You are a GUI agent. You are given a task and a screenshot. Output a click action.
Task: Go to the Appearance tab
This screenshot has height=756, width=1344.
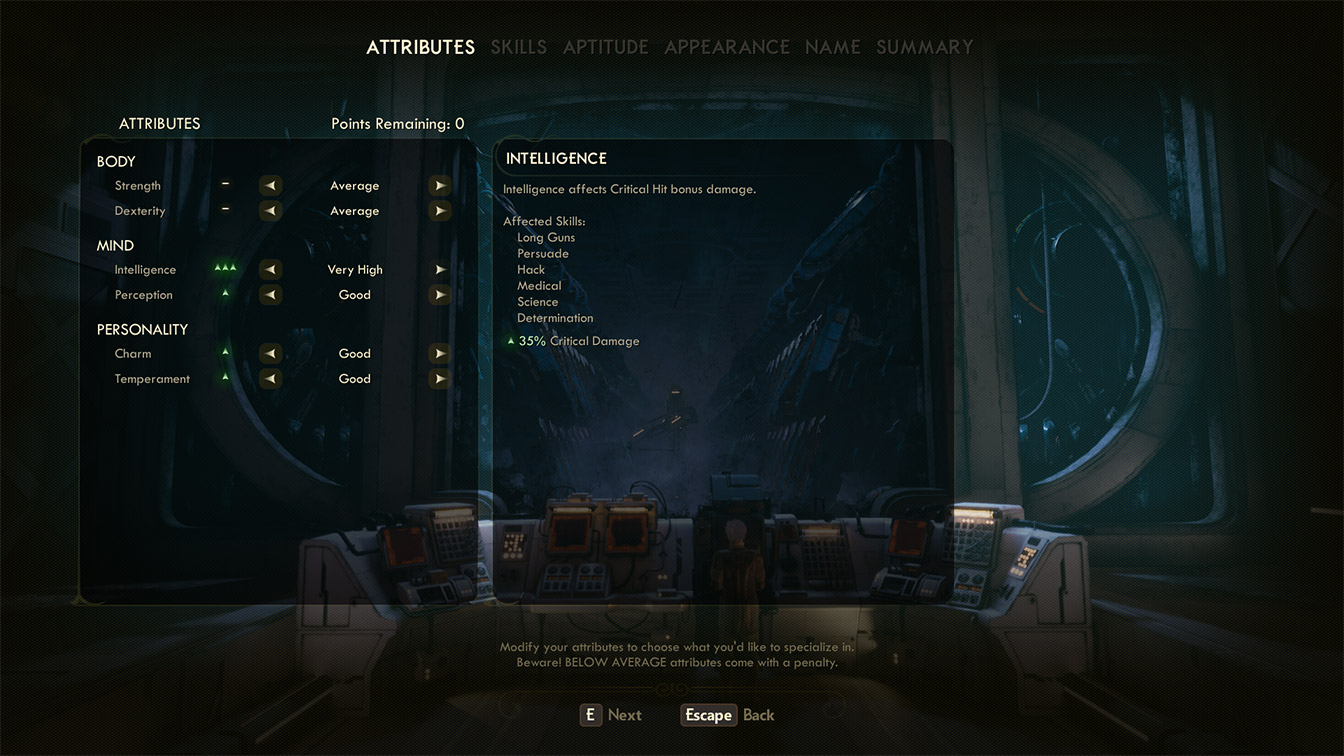[727, 47]
